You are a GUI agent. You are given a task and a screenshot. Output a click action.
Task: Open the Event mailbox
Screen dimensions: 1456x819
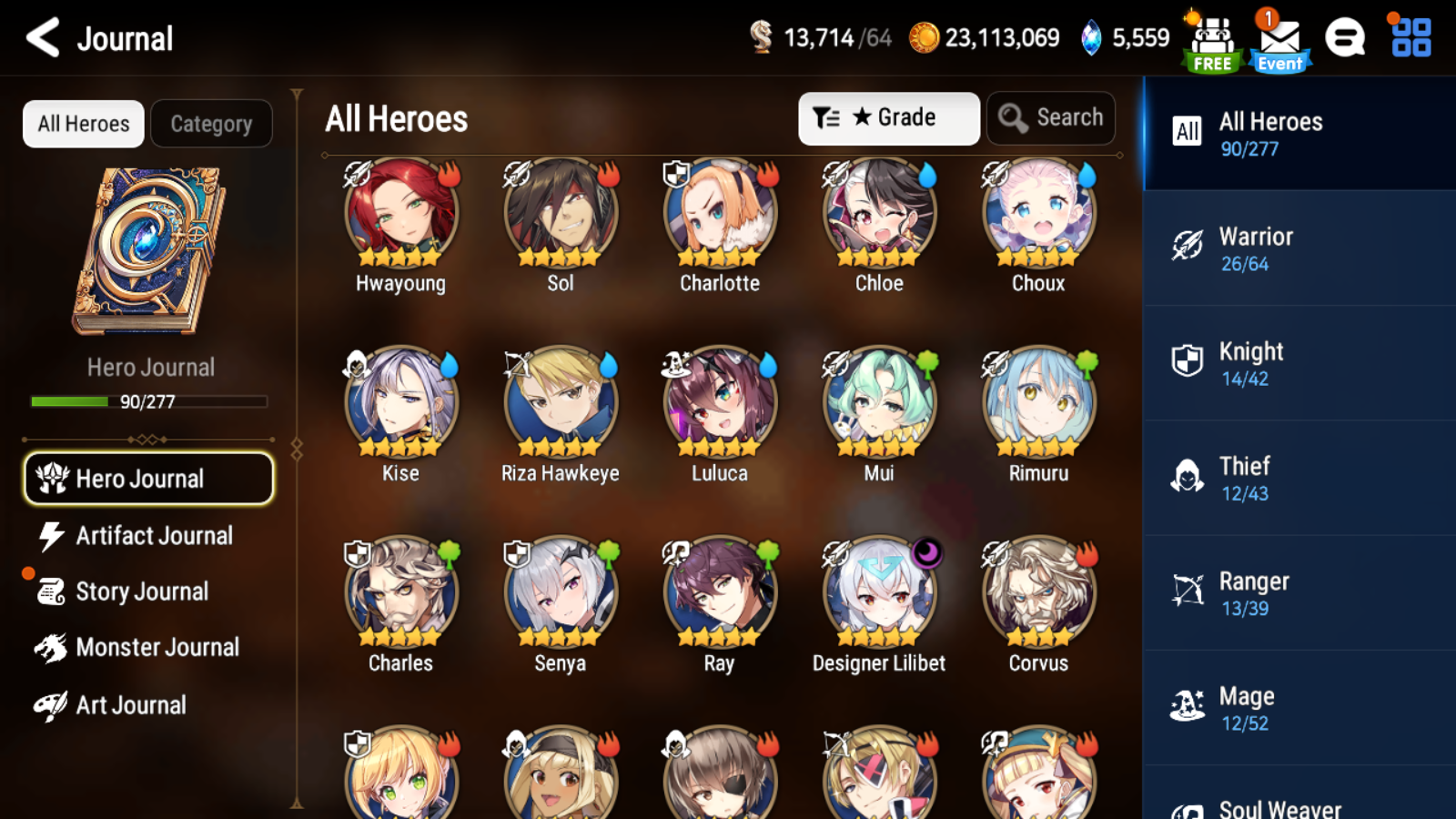pyautogui.click(x=1279, y=38)
